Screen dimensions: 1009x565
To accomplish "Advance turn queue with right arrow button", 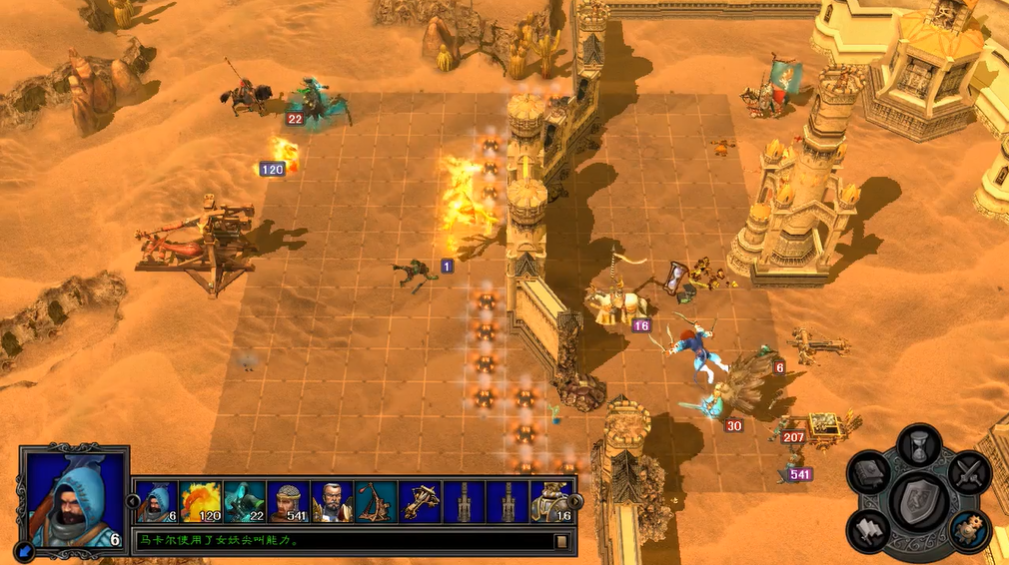I will point(577,501).
